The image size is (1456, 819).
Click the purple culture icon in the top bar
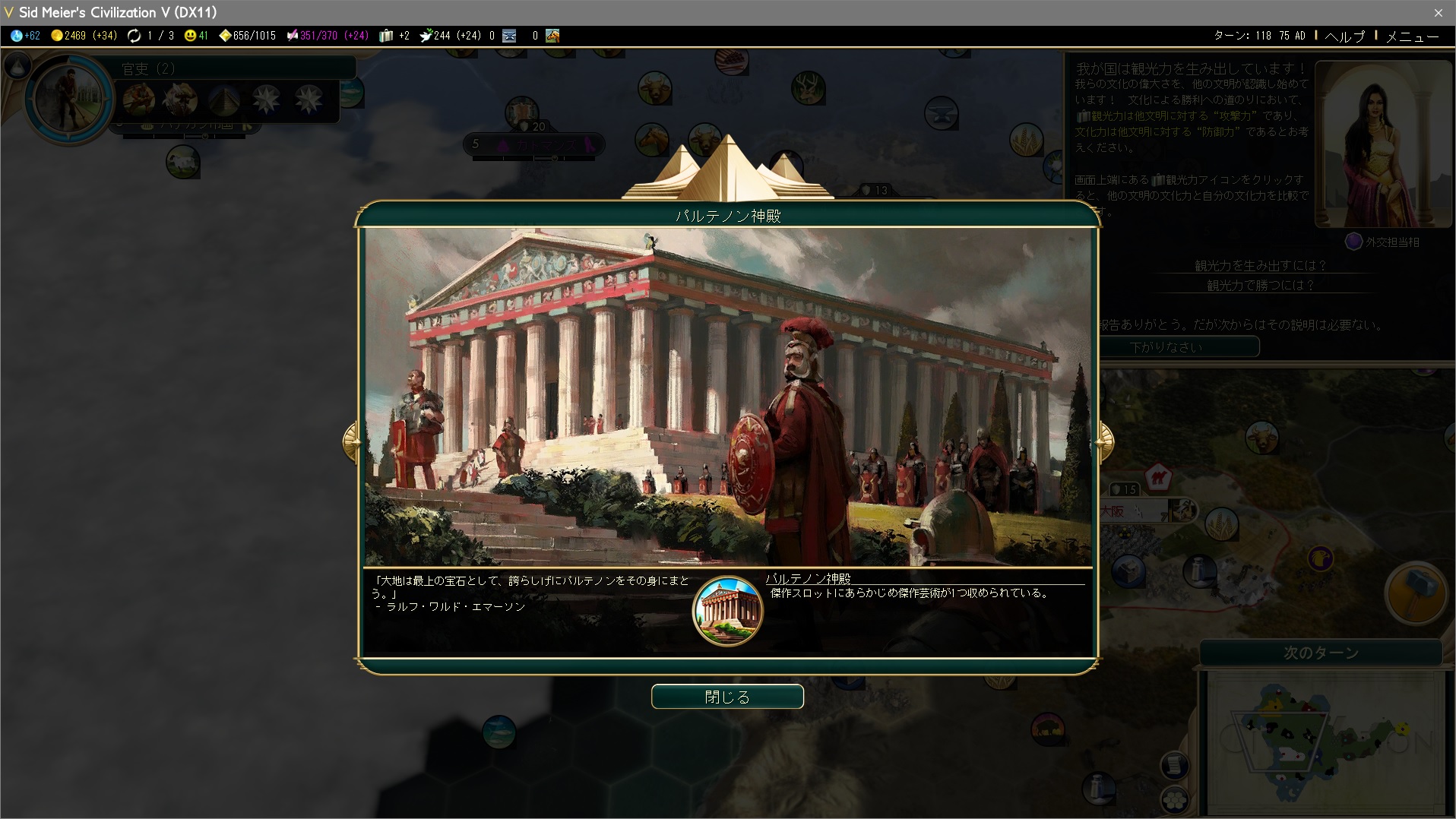(292, 36)
